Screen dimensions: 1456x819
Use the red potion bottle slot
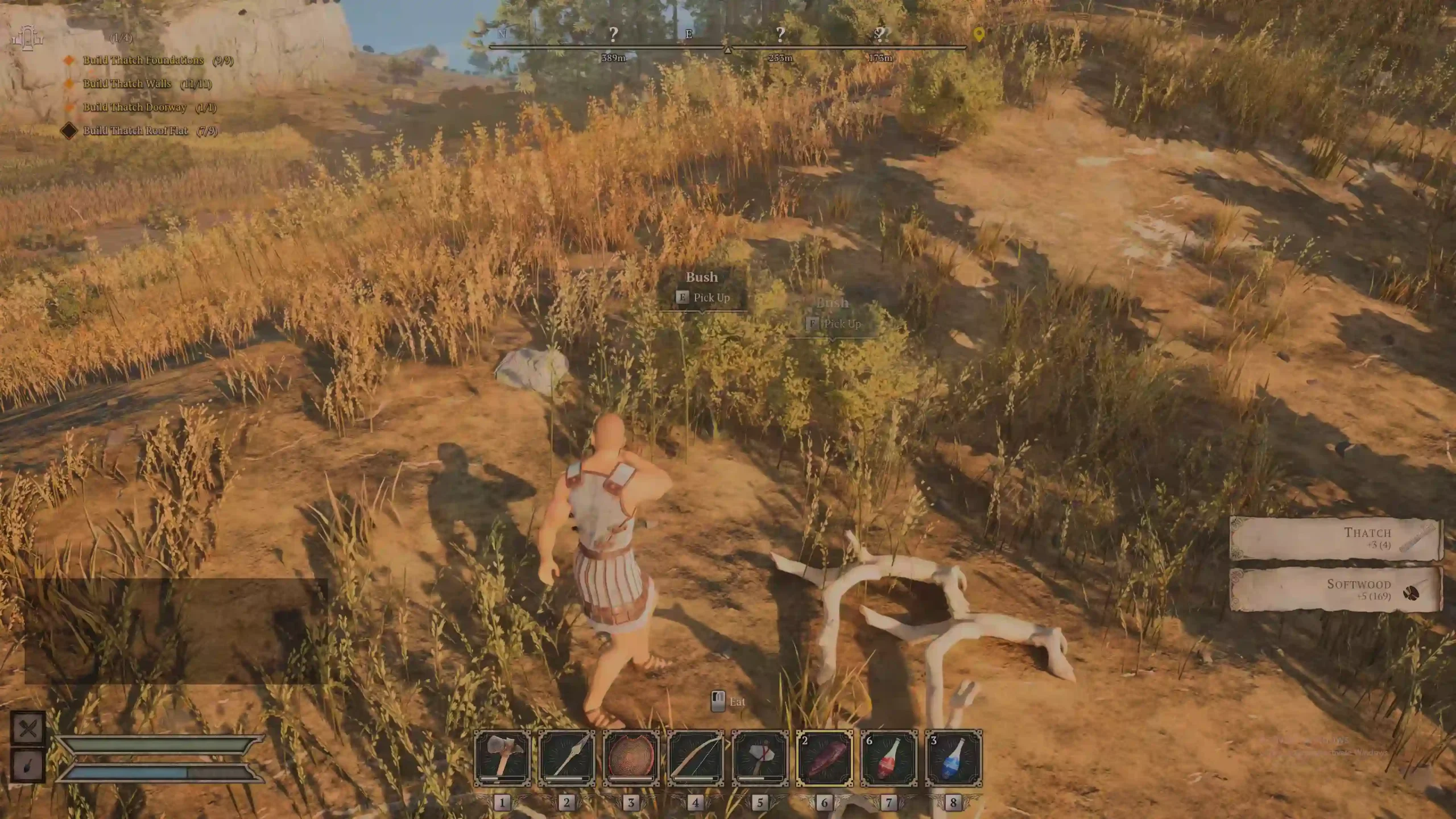(889, 758)
